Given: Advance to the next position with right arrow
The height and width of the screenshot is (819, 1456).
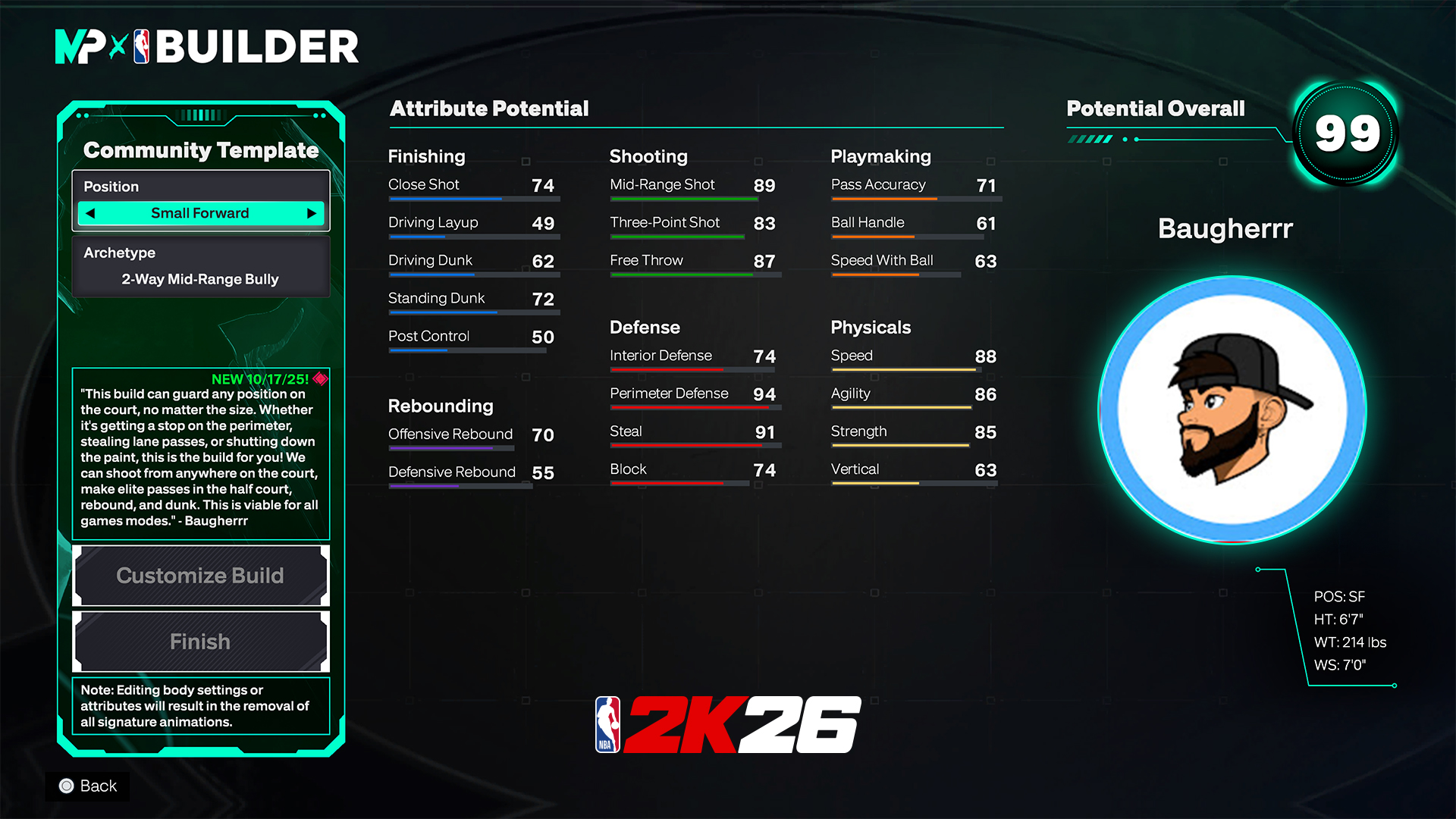Looking at the screenshot, I should tap(311, 213).
